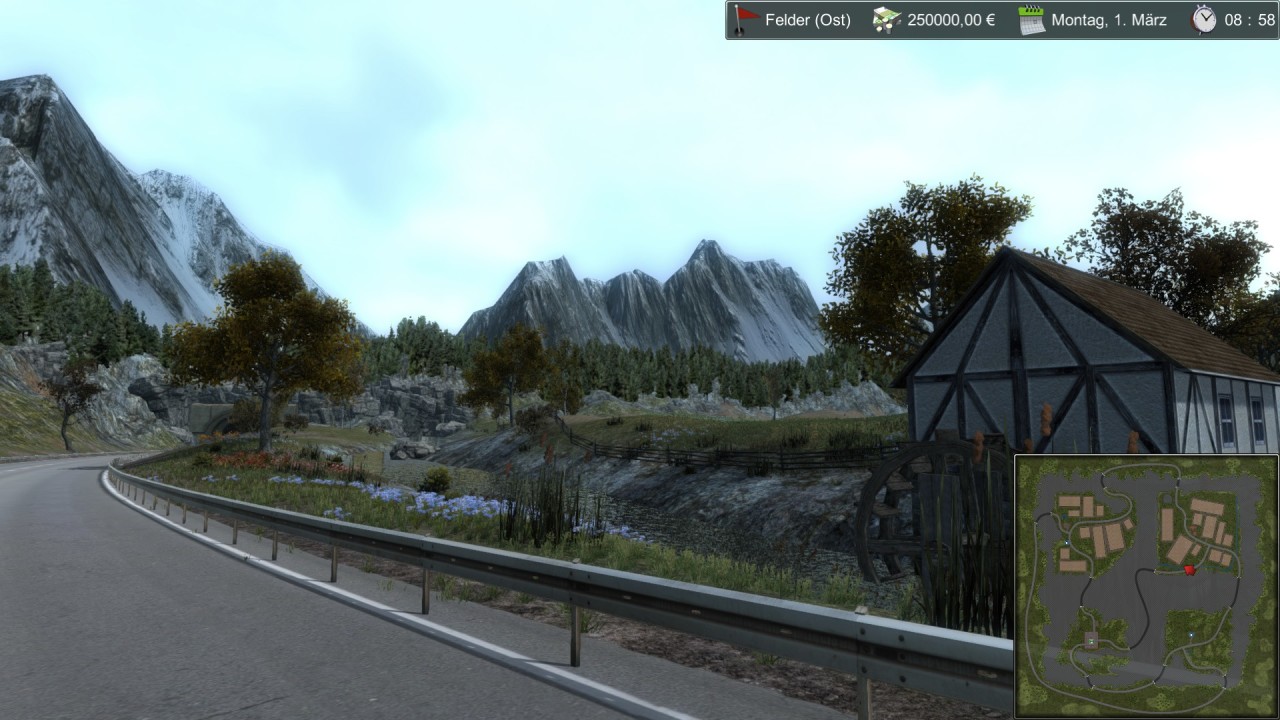Click the calendar icon beside the date

pos(1031,20)
